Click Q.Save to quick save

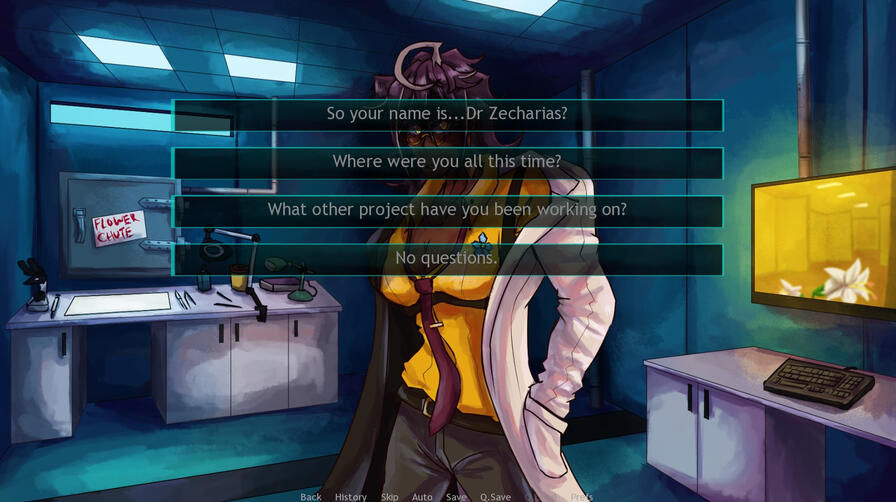coord(495,497)
